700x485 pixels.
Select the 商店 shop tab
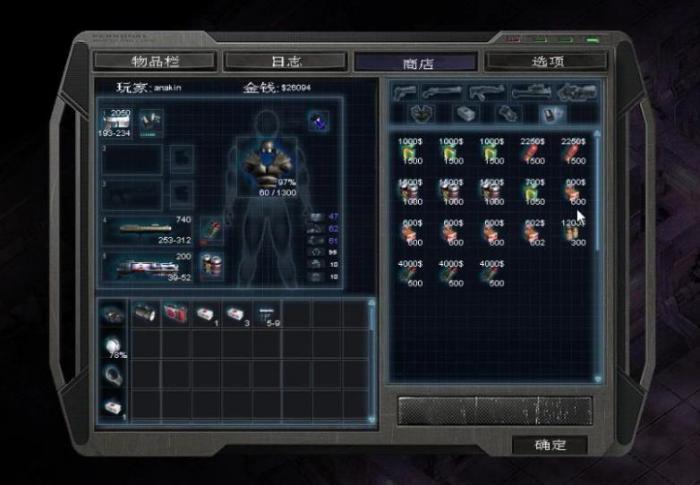pos(415,62)
